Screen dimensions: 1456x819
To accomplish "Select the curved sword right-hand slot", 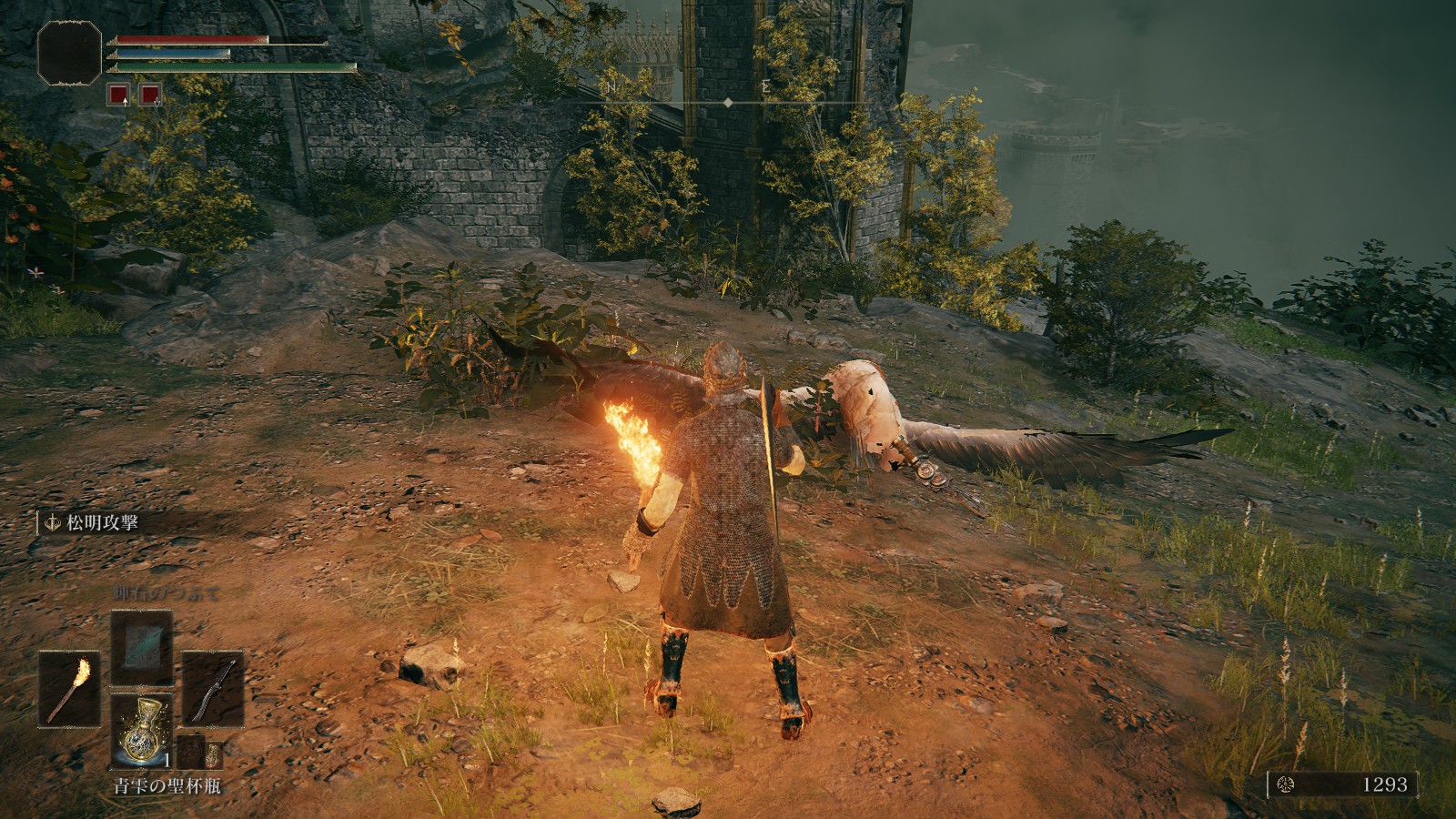I will pos(213,688).
